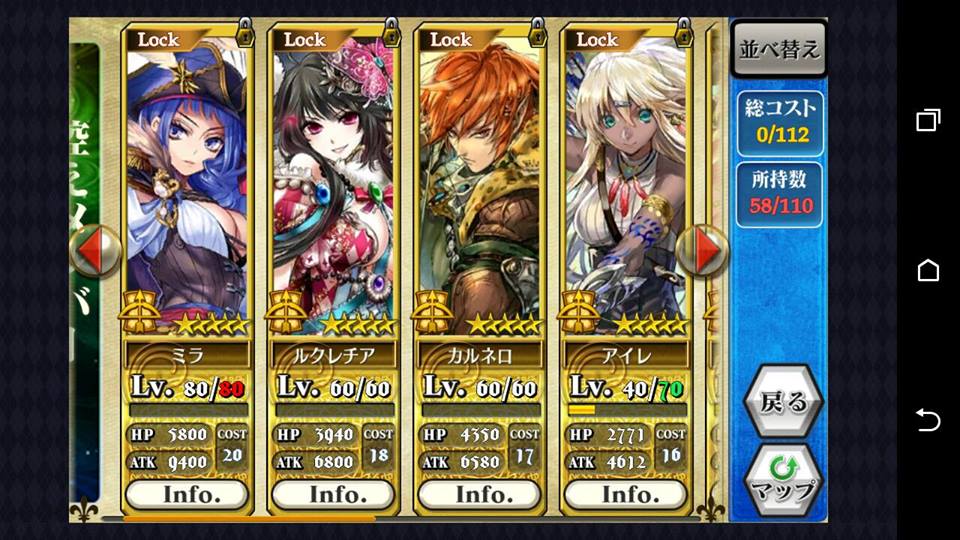This screenshot has height=540, width=960.
Task: Select the orange-haired カルネロ card
Action: 480,190
